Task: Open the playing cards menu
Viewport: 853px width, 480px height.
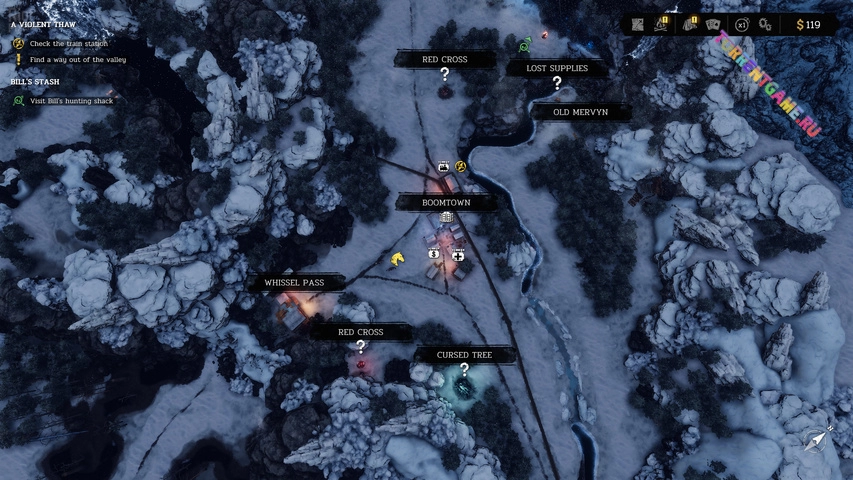Action: click(713, 24)
